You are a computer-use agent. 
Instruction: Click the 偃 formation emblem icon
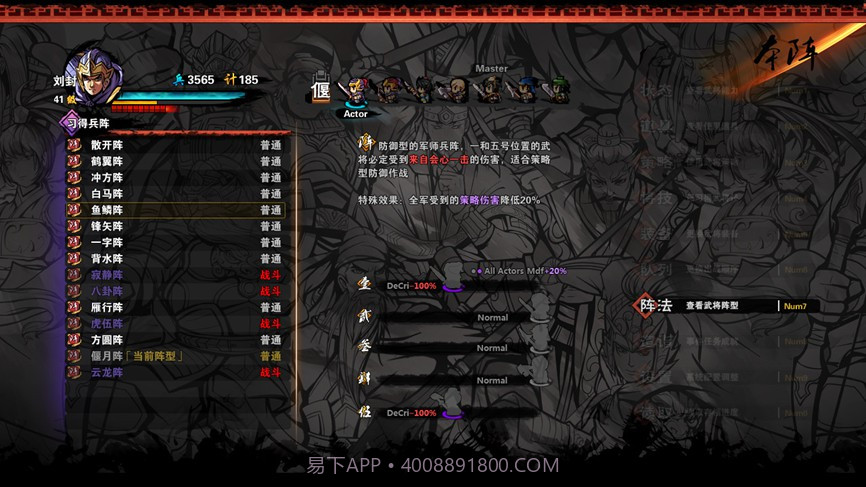click(x=321, y=89)
